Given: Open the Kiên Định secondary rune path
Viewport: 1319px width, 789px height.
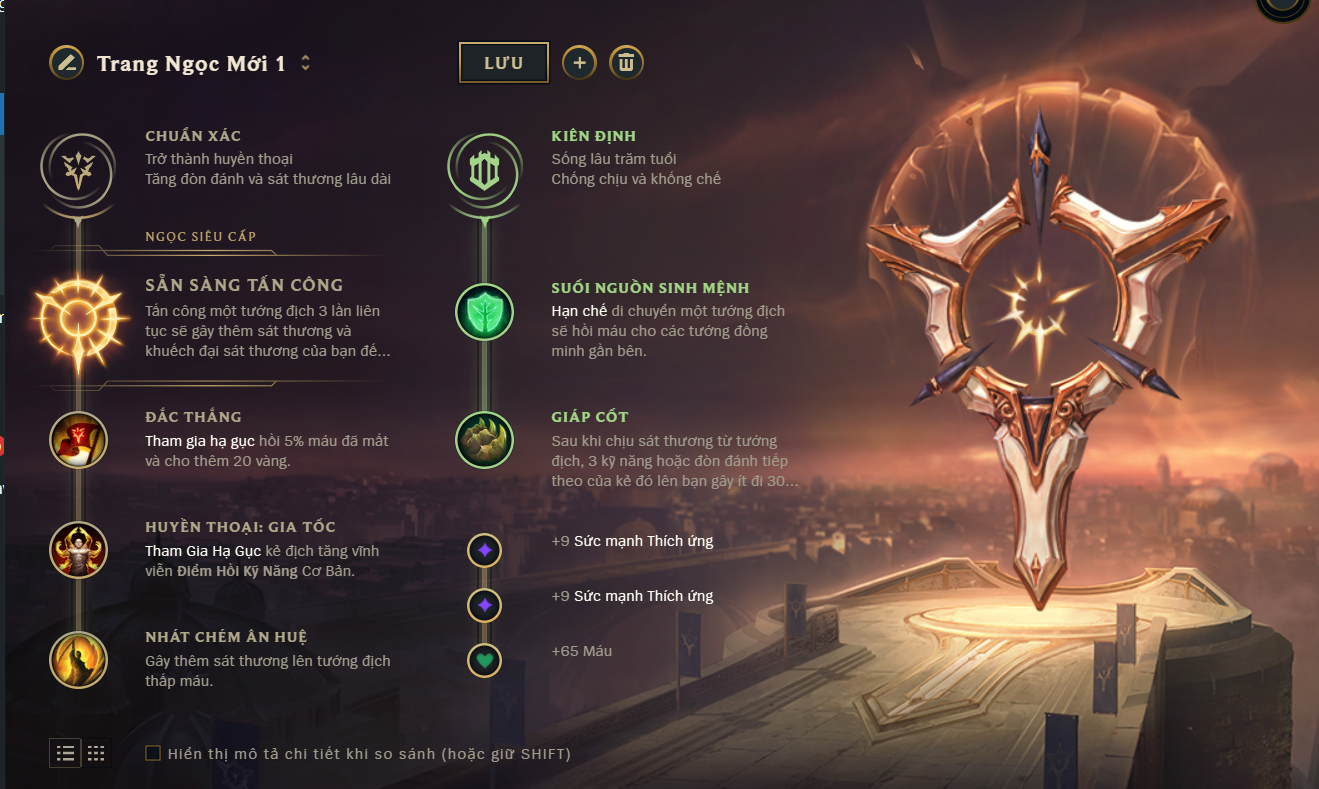Looking at the screenshot, I should [x=484, y=167].
